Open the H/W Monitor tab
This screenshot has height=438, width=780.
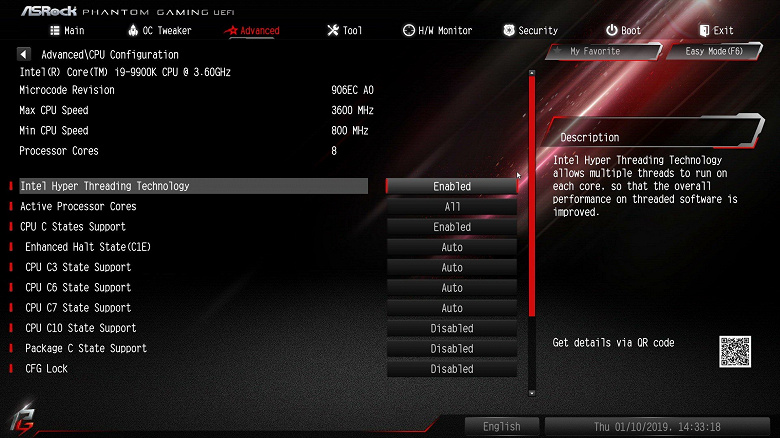pyautogui.click(x=437, y=31)
